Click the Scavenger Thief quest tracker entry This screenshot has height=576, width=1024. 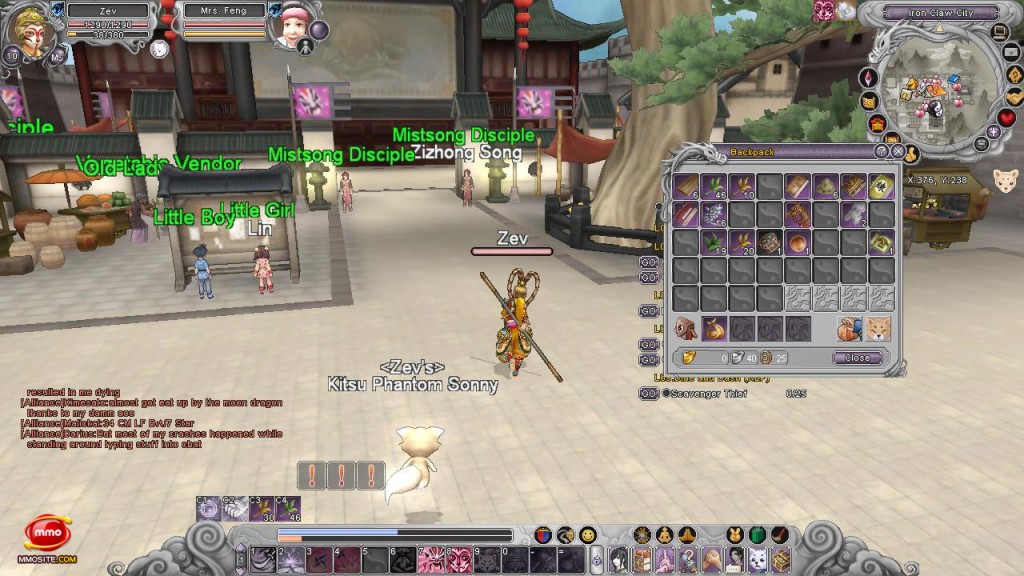(x=708, y=394)
